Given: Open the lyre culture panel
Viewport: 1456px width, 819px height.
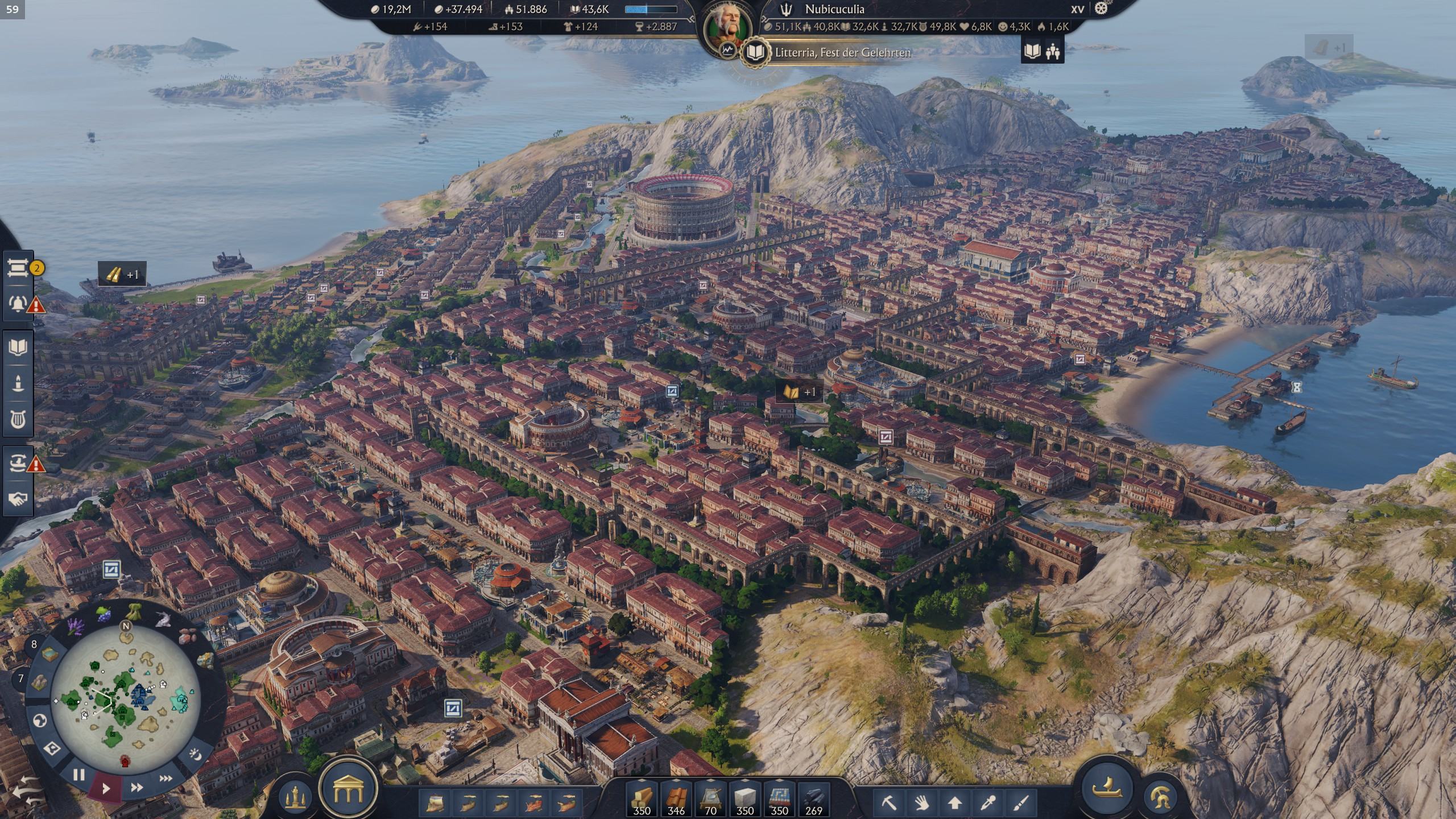Looking at the screenshot, I should click(18, 419).
